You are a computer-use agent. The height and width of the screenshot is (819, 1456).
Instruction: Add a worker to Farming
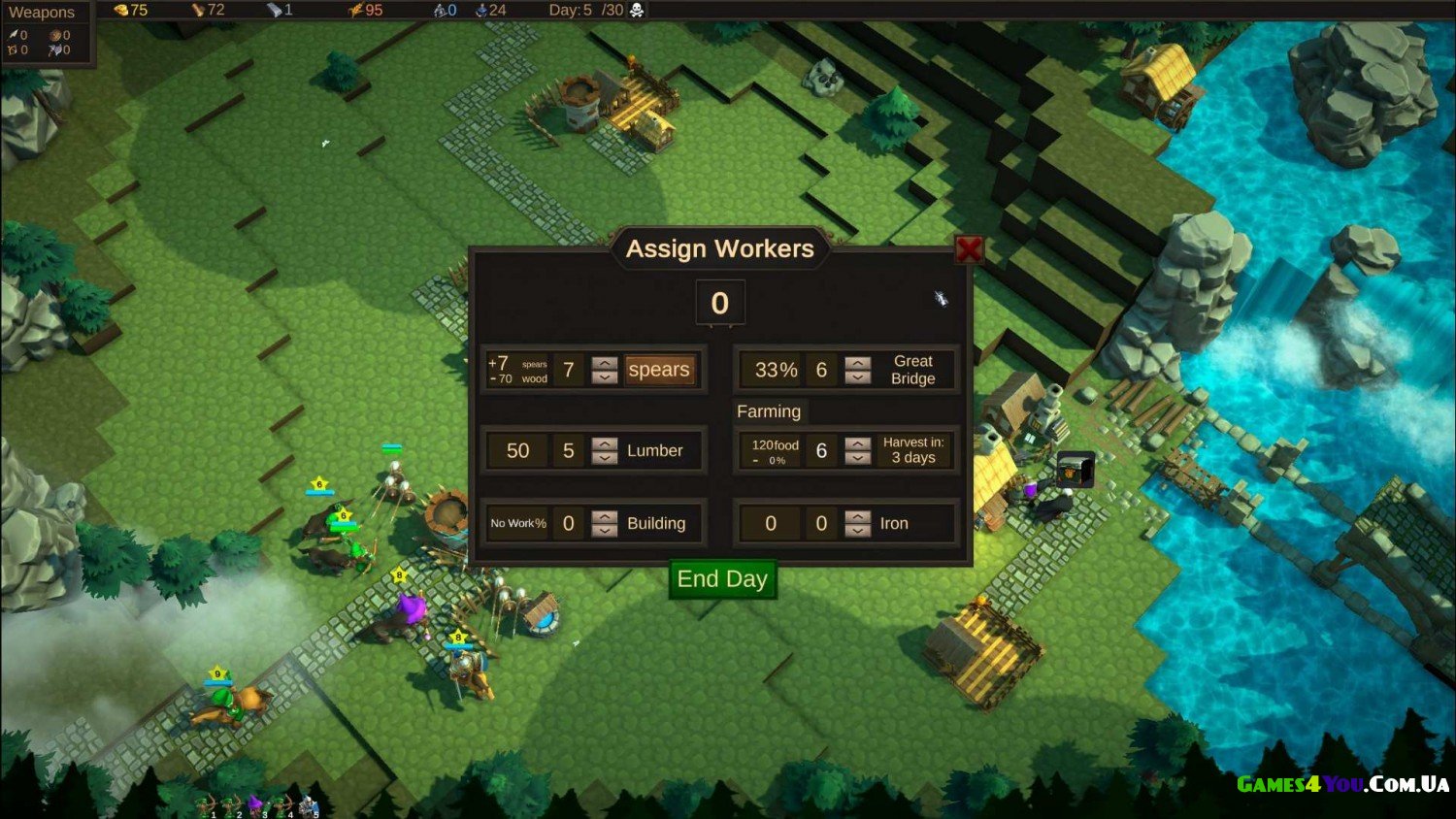858,443
